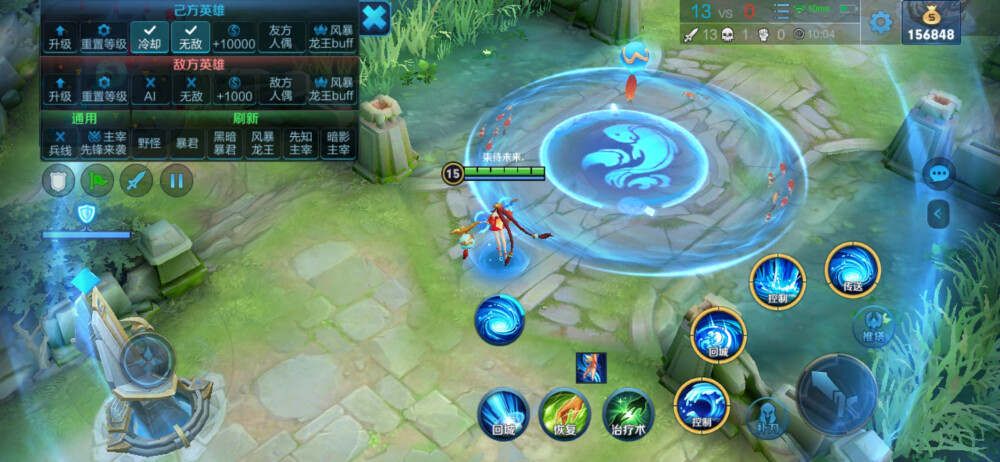Open the gold shop showing 156848
Viewport: 1000px width, 462px height.
click(x=930, y=22)
